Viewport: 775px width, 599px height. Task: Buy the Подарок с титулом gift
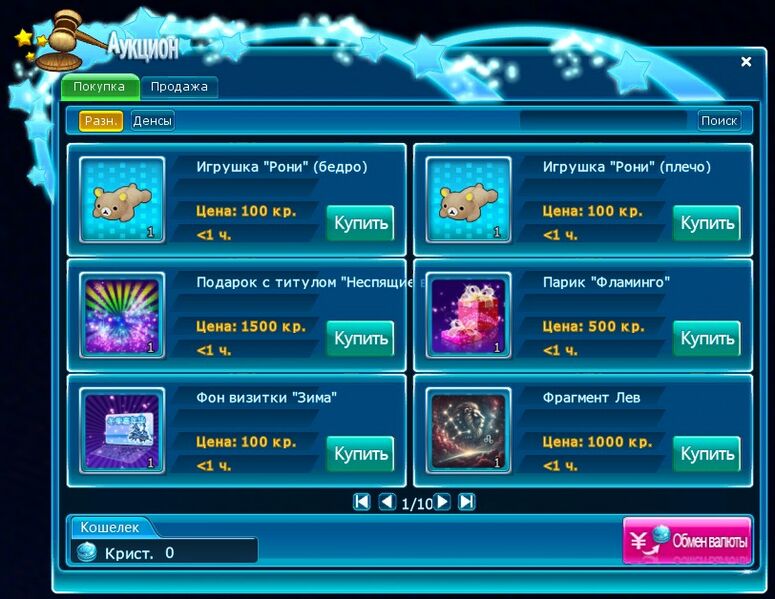[x=360, y=339]
